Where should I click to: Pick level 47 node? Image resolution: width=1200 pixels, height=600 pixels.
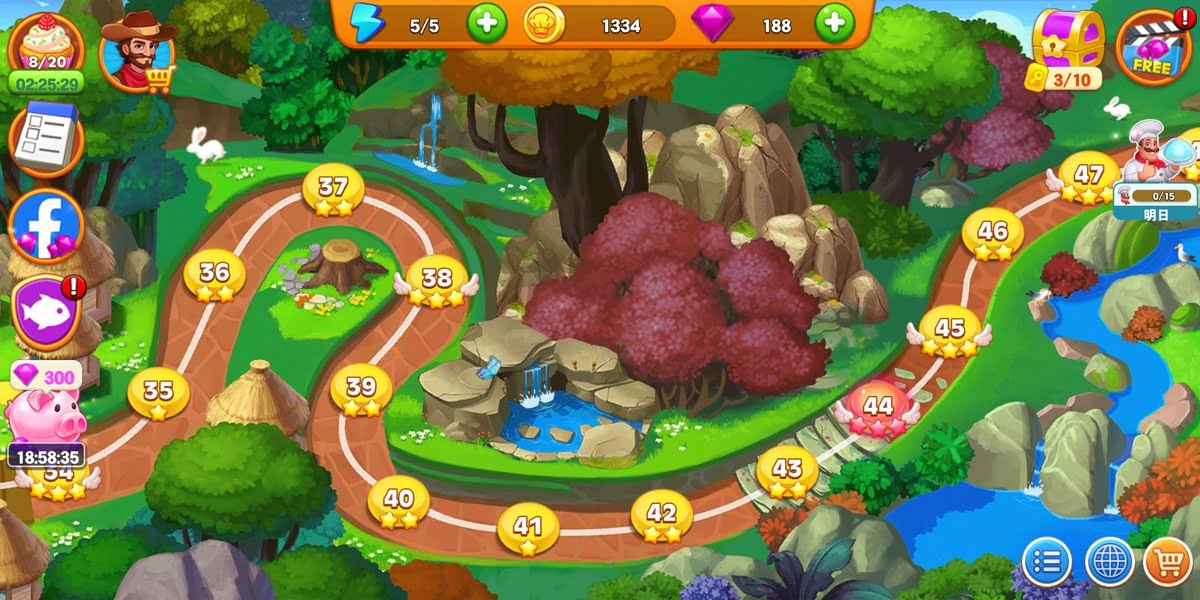pos(1088,176)
